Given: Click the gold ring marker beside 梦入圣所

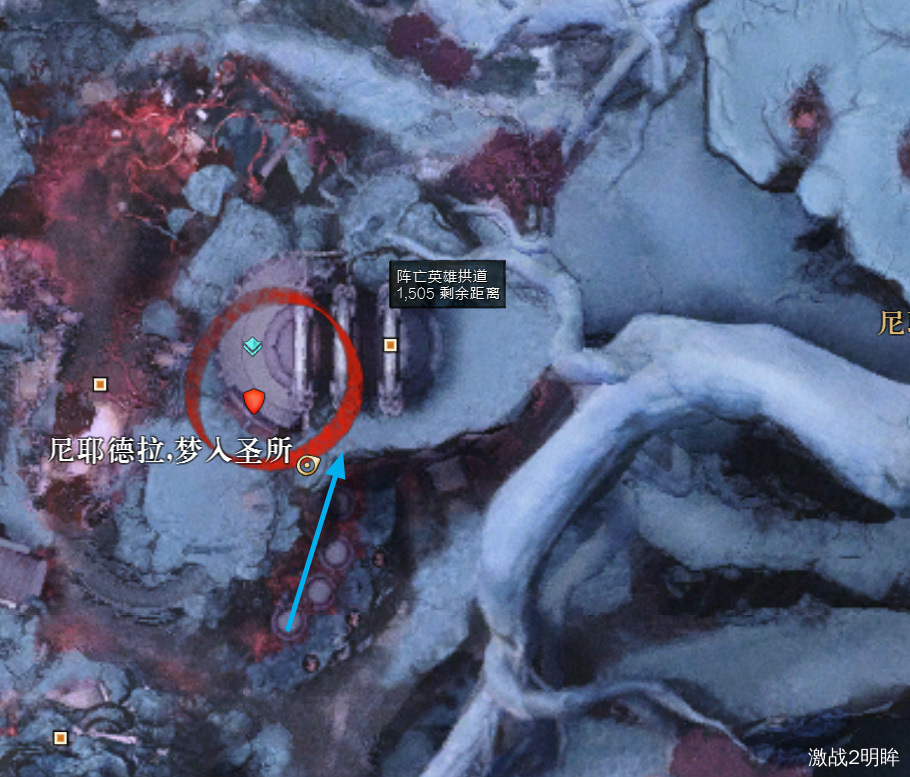Looking at the screenshot, I should tap(307, 464).
